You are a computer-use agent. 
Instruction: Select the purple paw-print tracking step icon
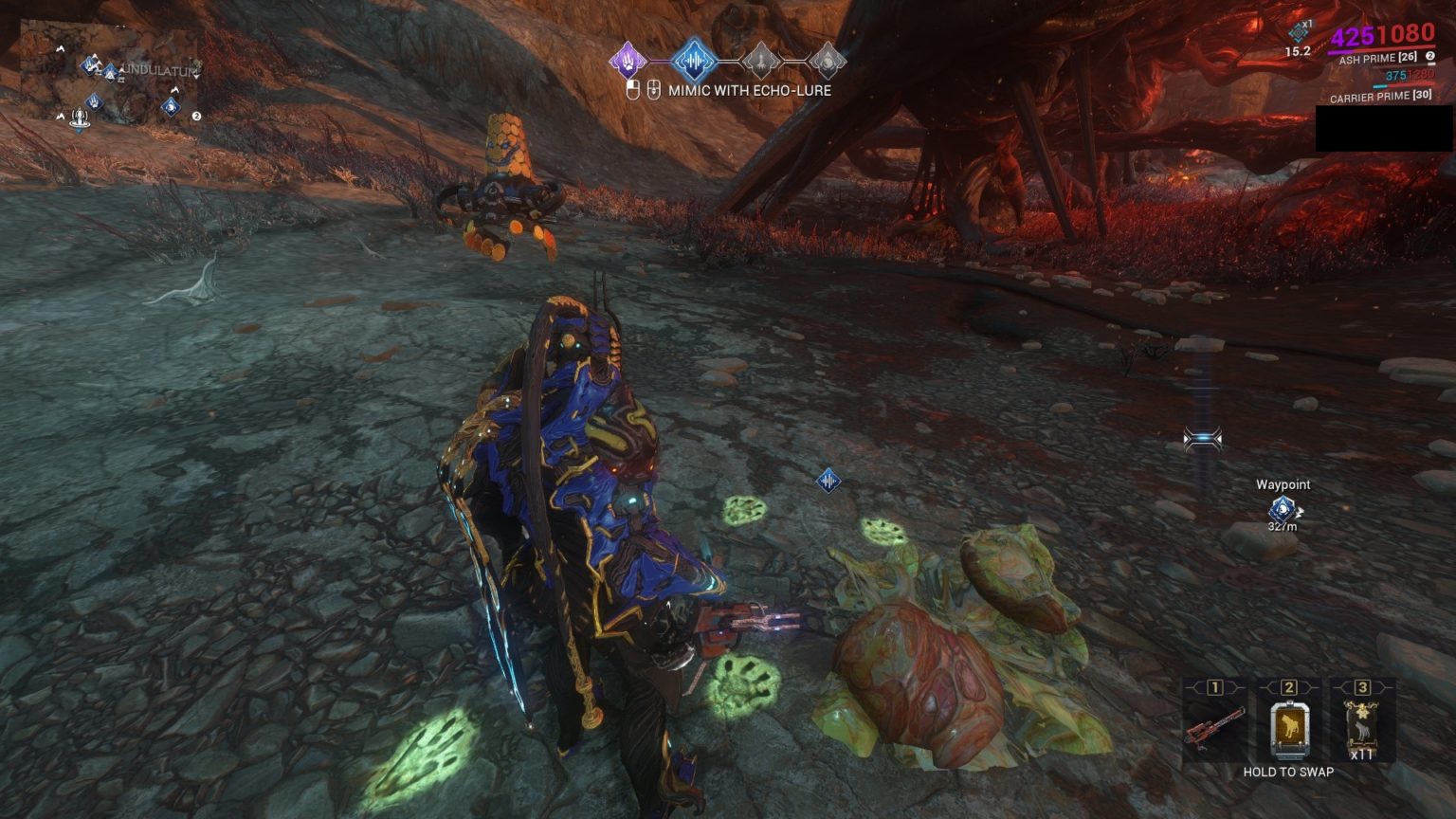[627, 61]
